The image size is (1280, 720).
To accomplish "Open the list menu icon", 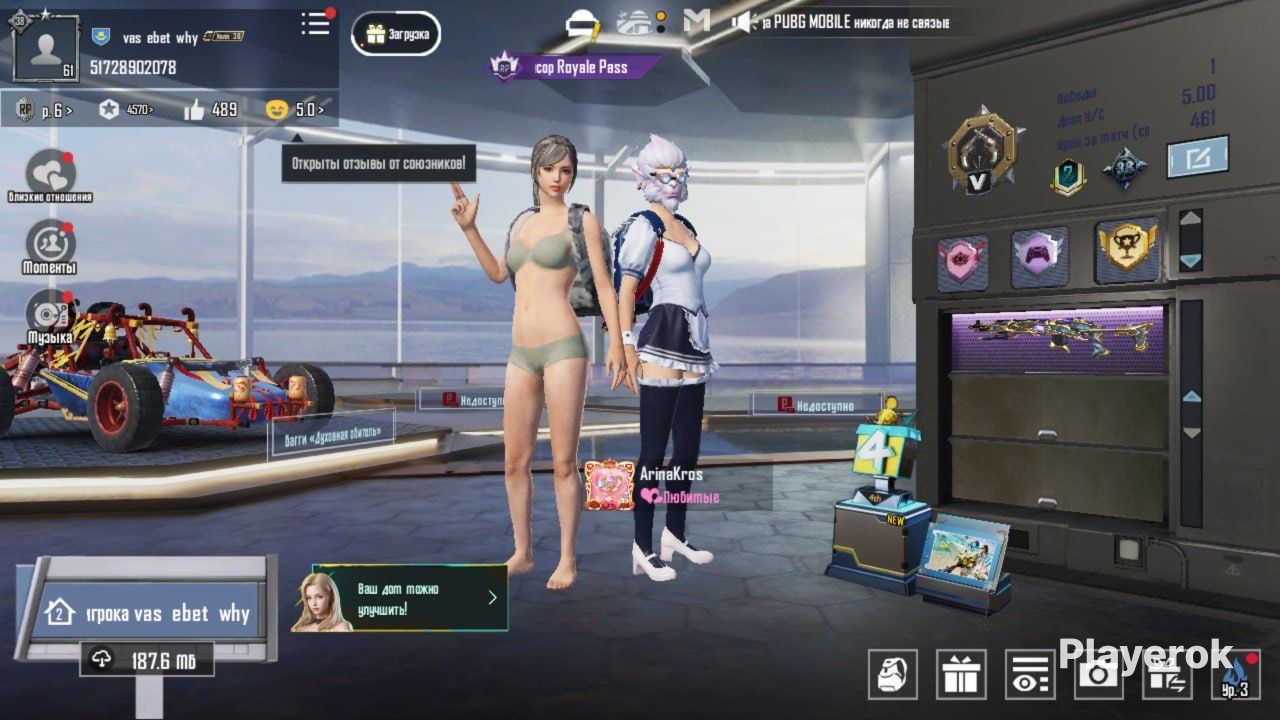I will pyautogui.click(x=316, y=24).
